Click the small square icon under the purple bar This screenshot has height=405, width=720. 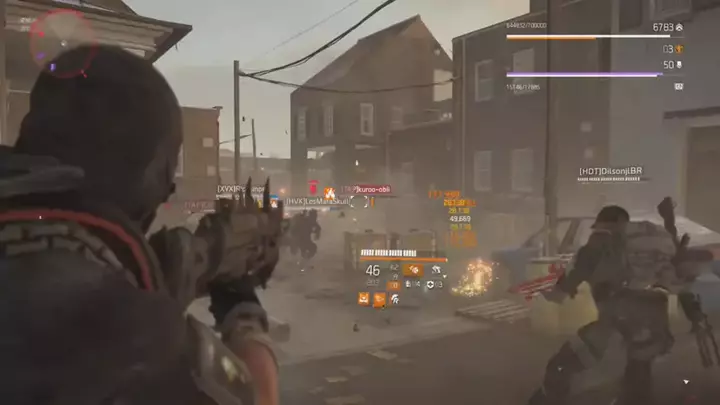click(679, 86)
